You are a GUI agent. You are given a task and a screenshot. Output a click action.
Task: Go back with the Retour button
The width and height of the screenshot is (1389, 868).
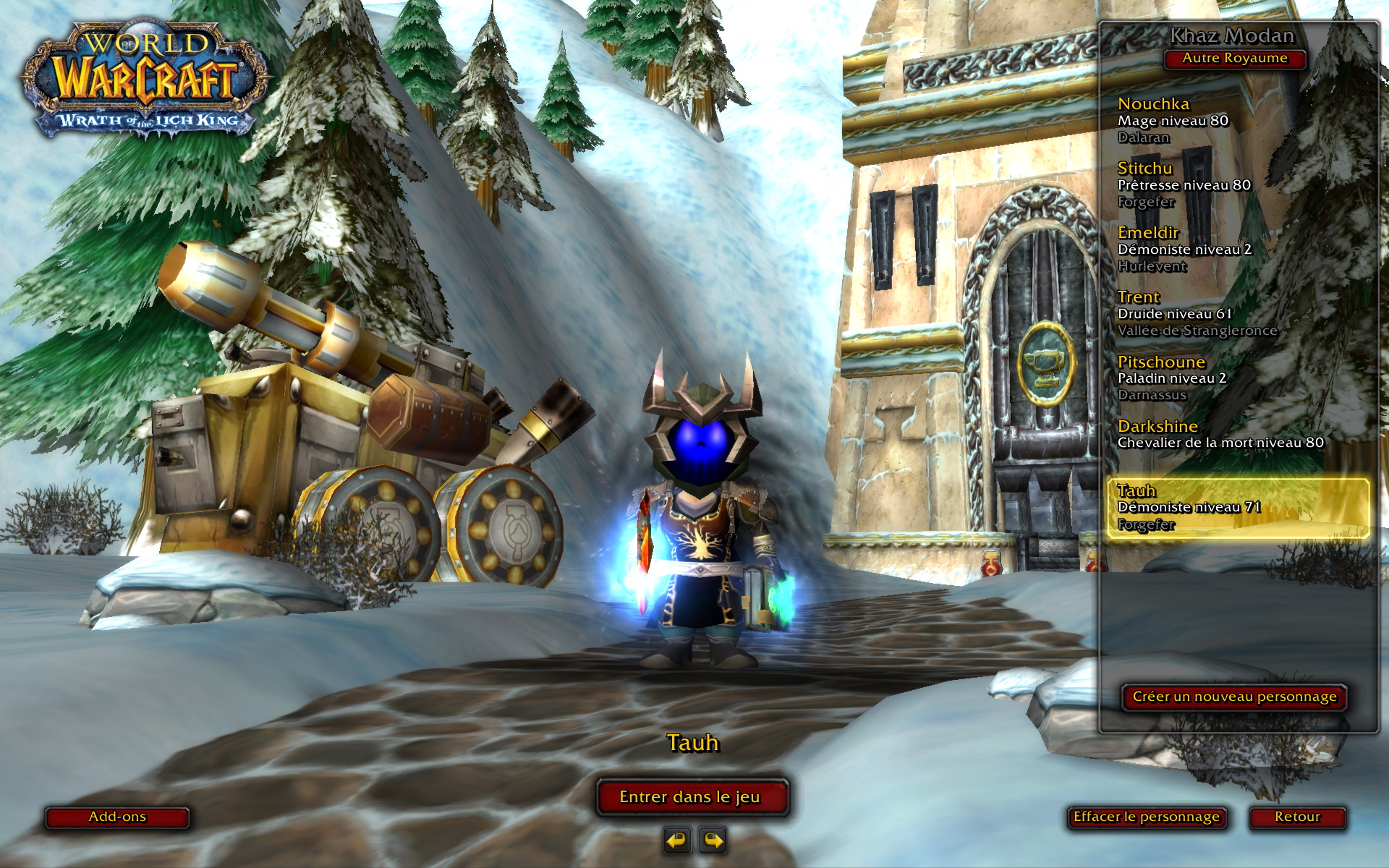(1297, 817)
